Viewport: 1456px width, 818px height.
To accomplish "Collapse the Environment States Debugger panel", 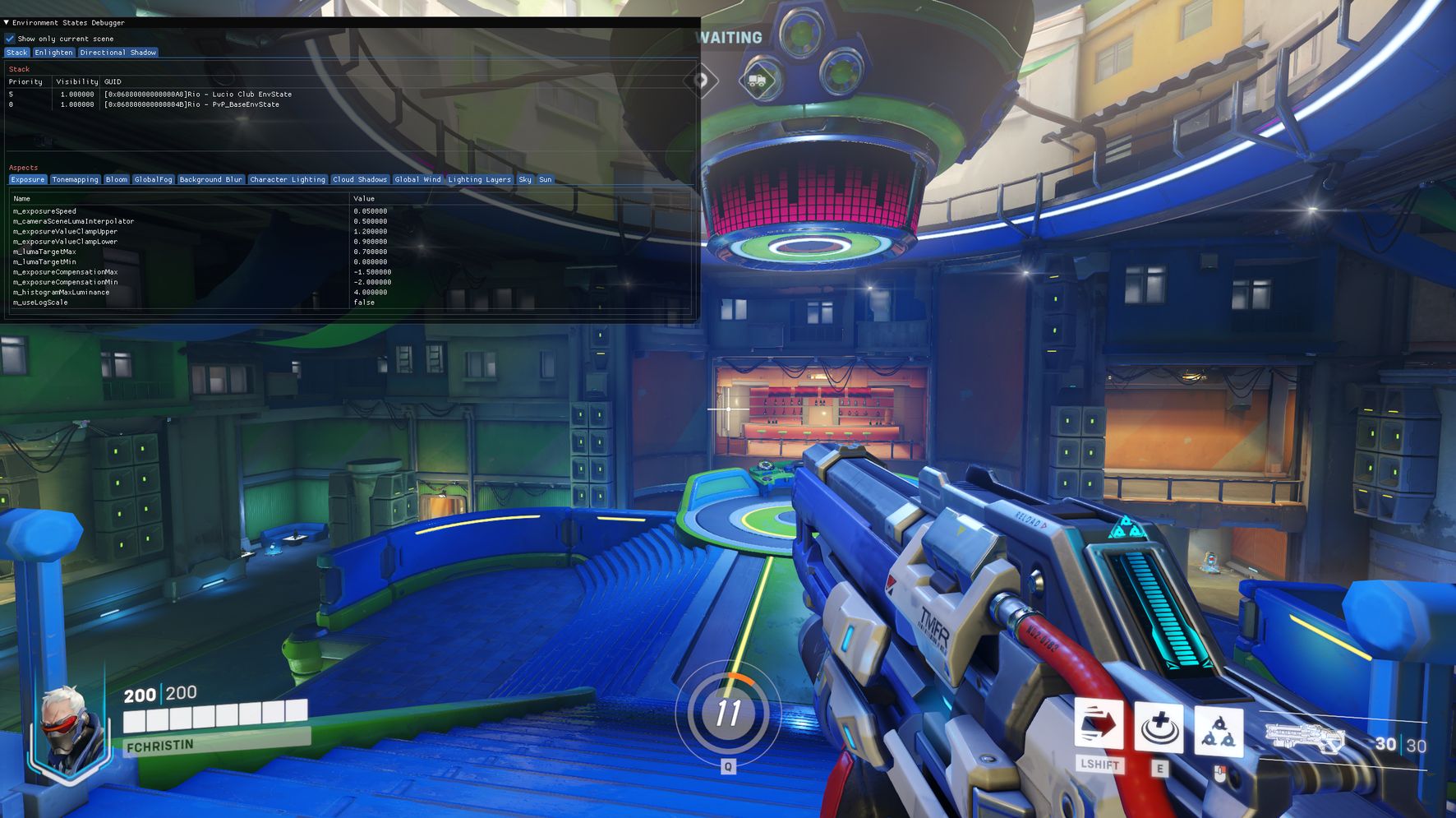I will coord(7,23).
